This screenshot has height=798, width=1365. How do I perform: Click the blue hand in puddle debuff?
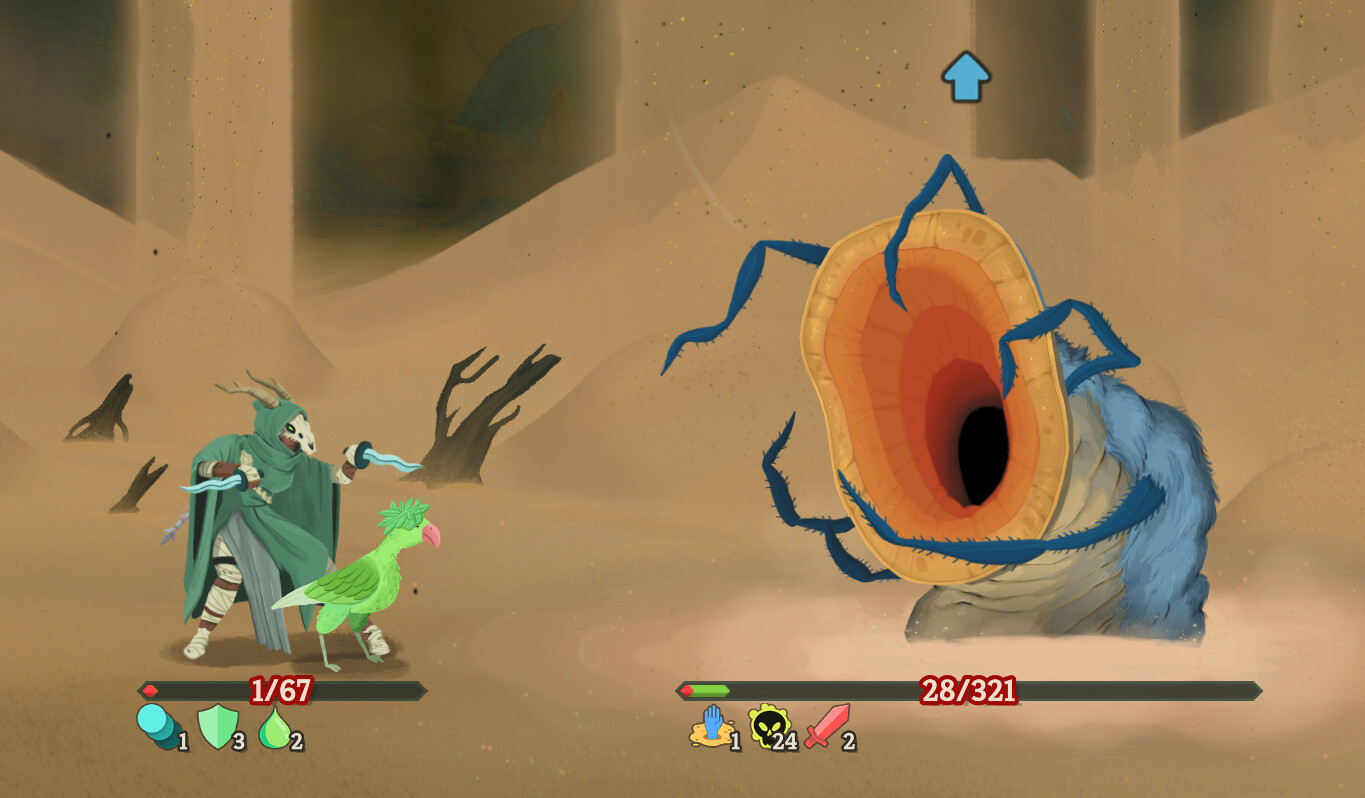pos(709,726)
